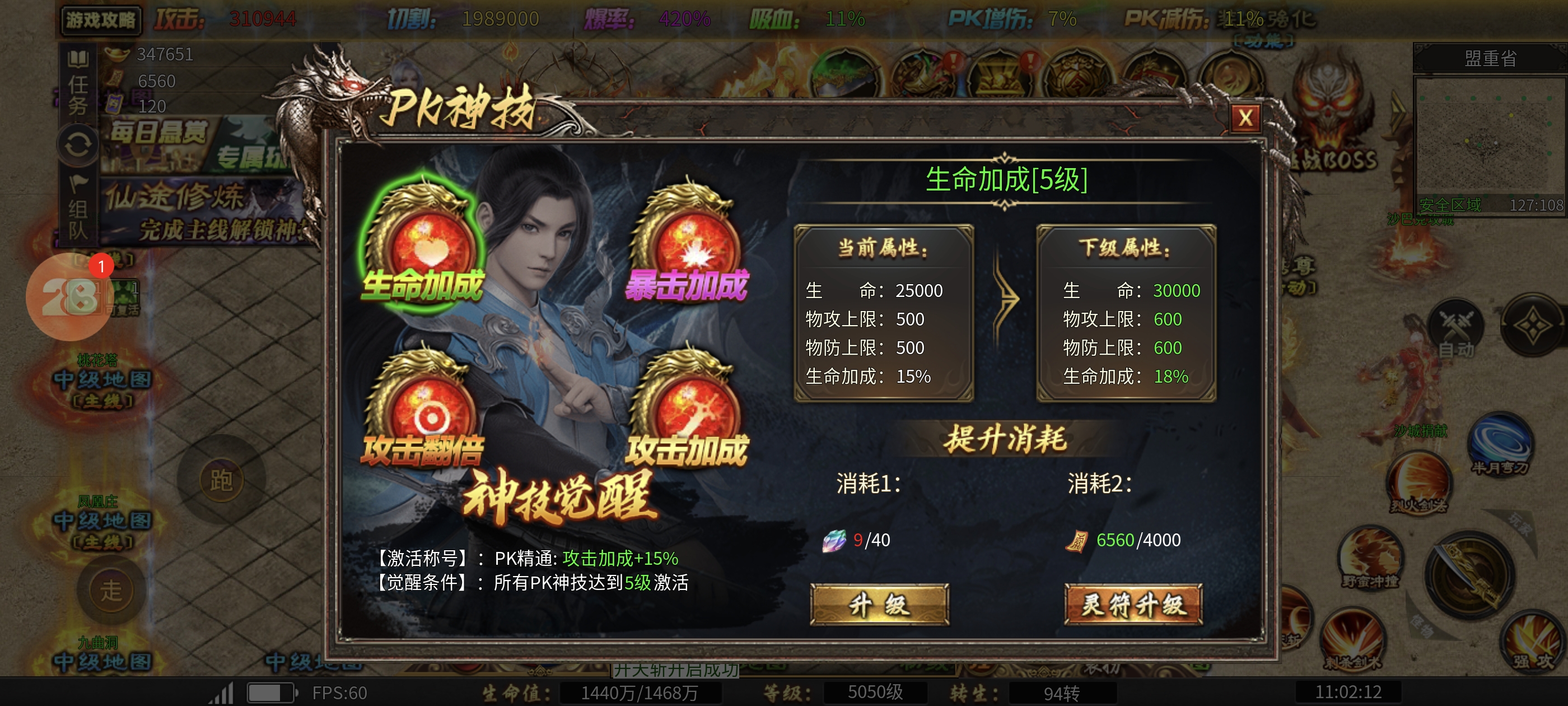Click the 升级 upgrade button

(x=879, y=604)
